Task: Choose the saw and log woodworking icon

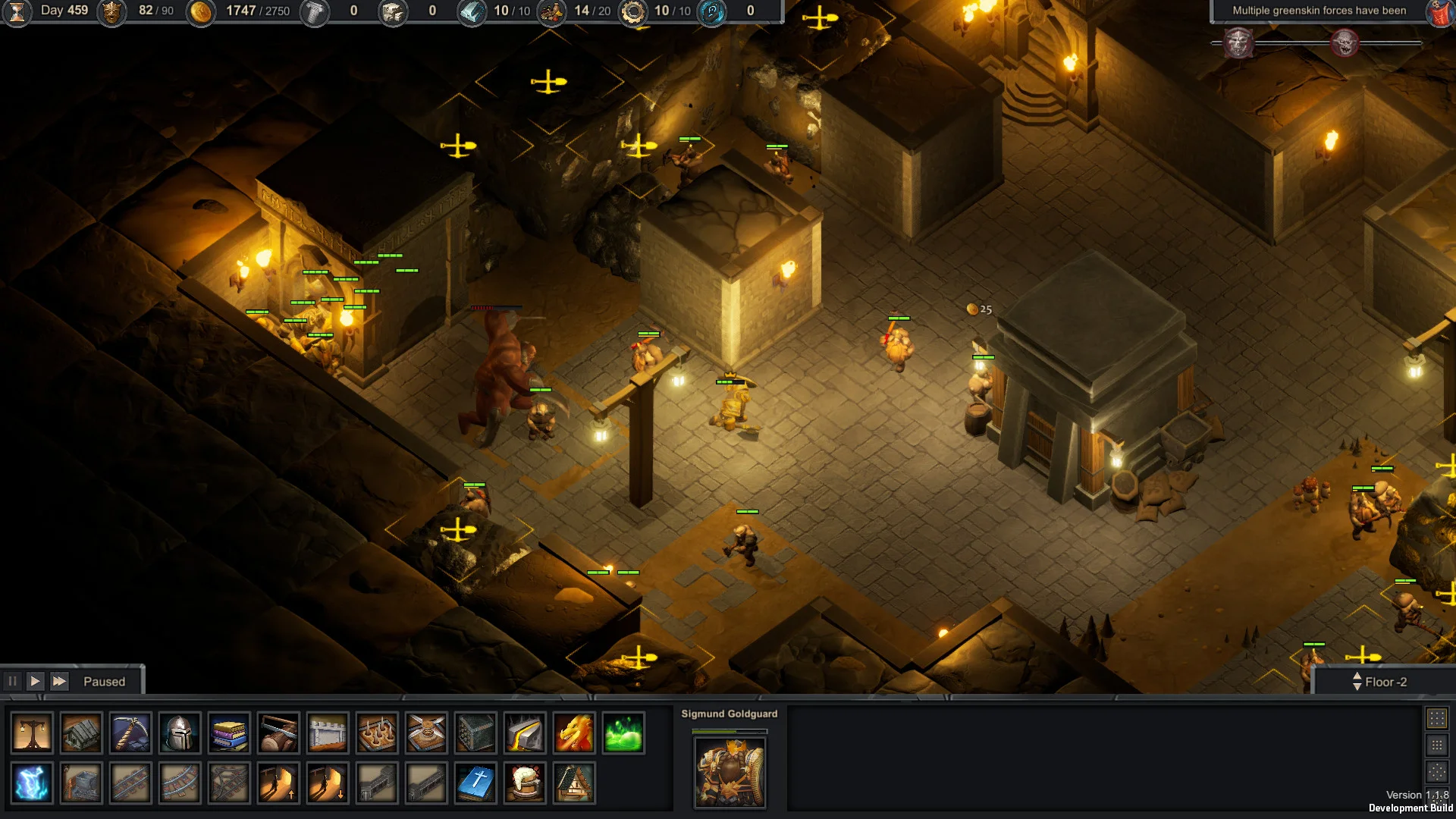Action: [x=278, y=733]
